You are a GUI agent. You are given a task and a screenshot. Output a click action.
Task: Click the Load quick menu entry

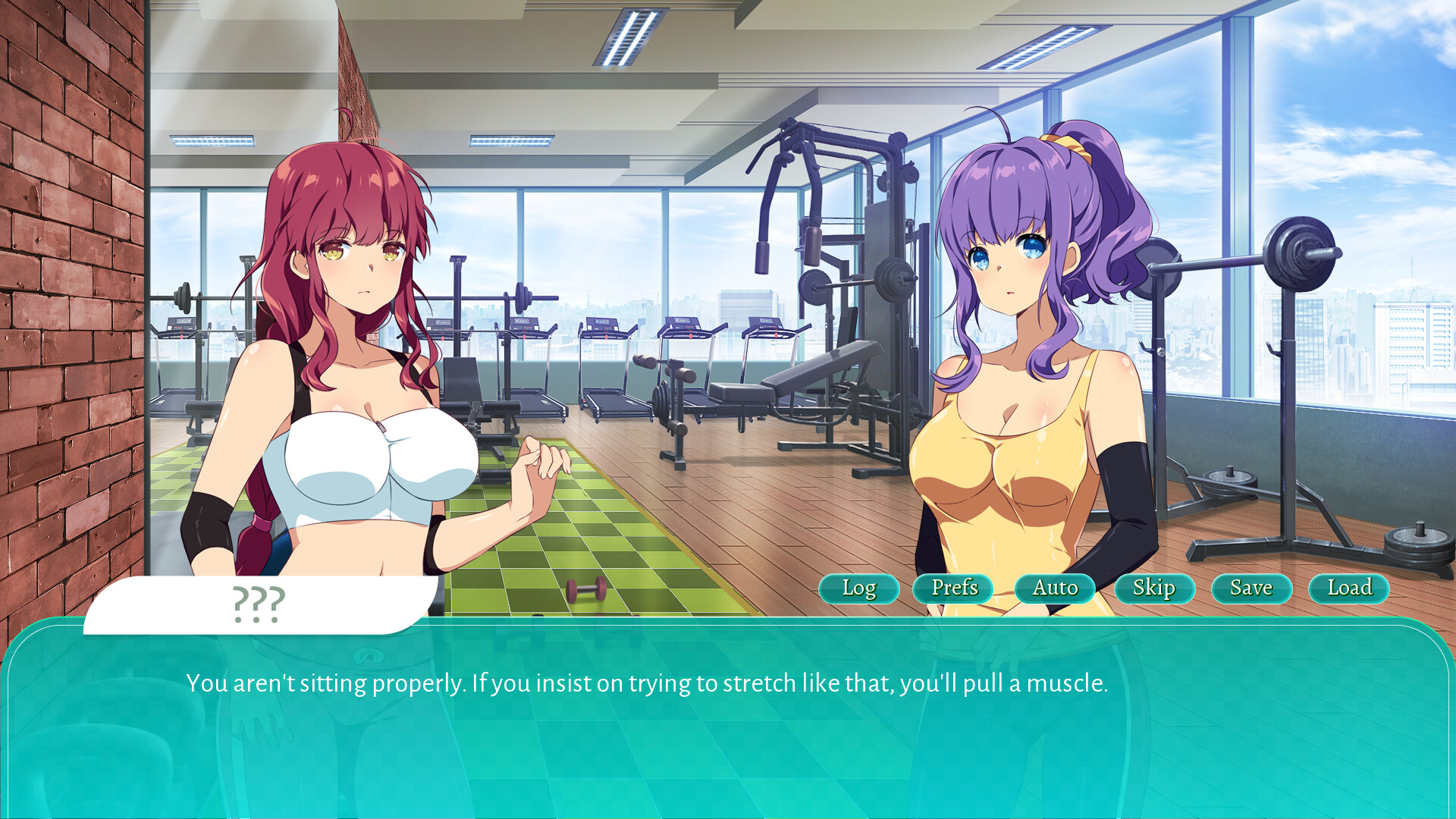pyautogui.click(x=1348, y=588)
